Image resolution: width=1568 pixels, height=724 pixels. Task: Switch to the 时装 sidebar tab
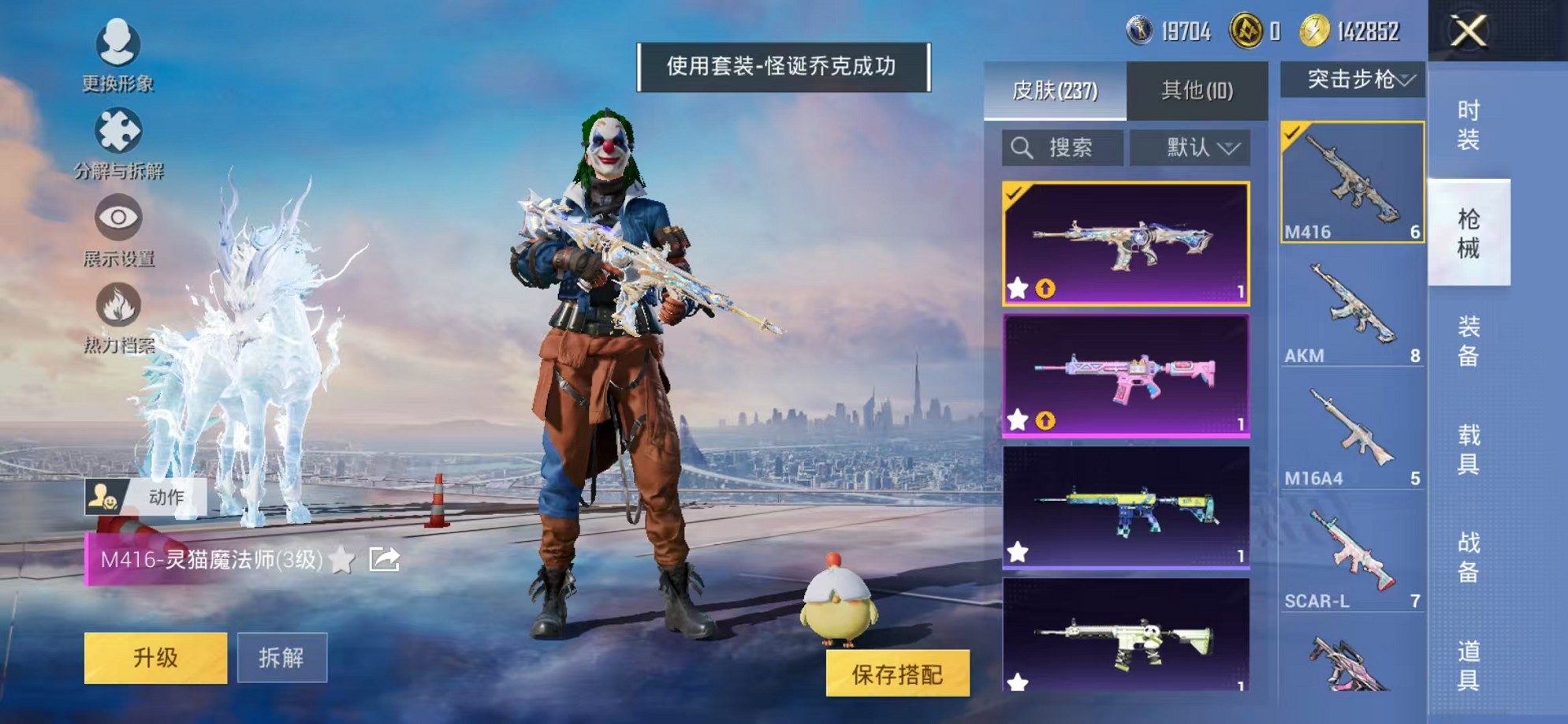[1470, 126]
